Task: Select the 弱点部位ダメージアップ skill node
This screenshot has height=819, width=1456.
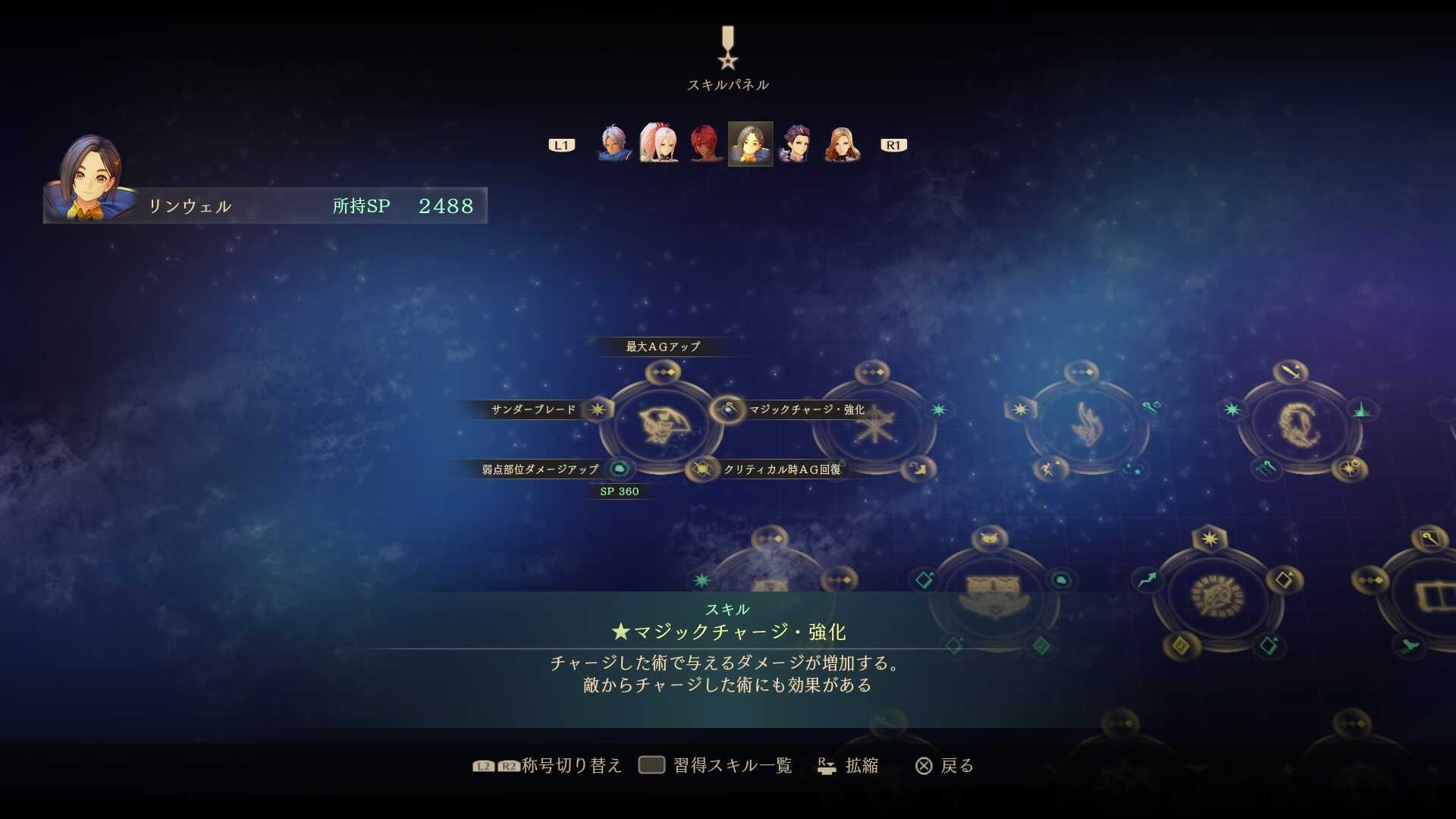Action: pyautogui.click(x=620, y=468)
